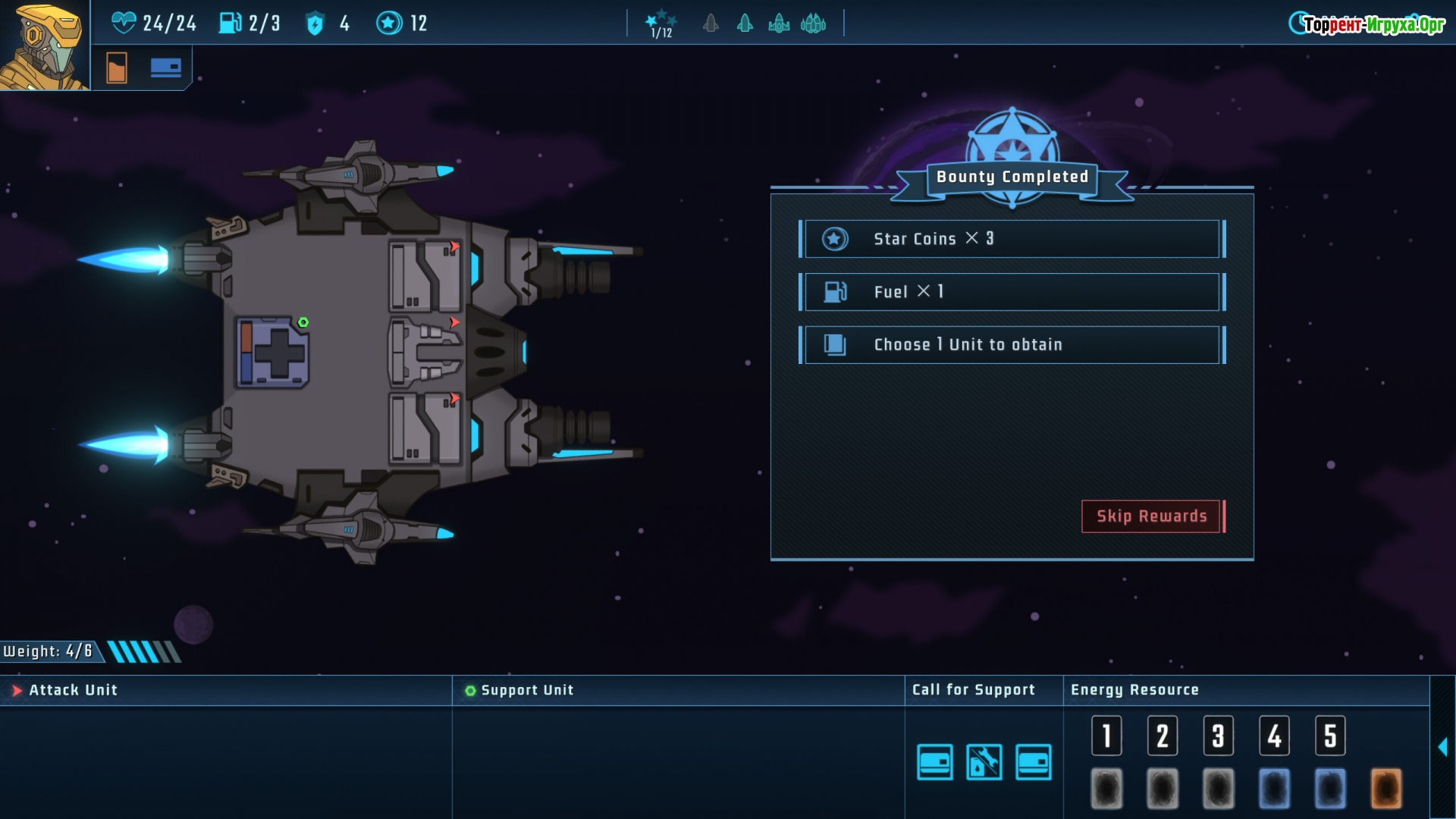This screenshot has height=819, width=1456.
Task: Select the blue card icon beside the portrait
Action: [x=165, y=68]
